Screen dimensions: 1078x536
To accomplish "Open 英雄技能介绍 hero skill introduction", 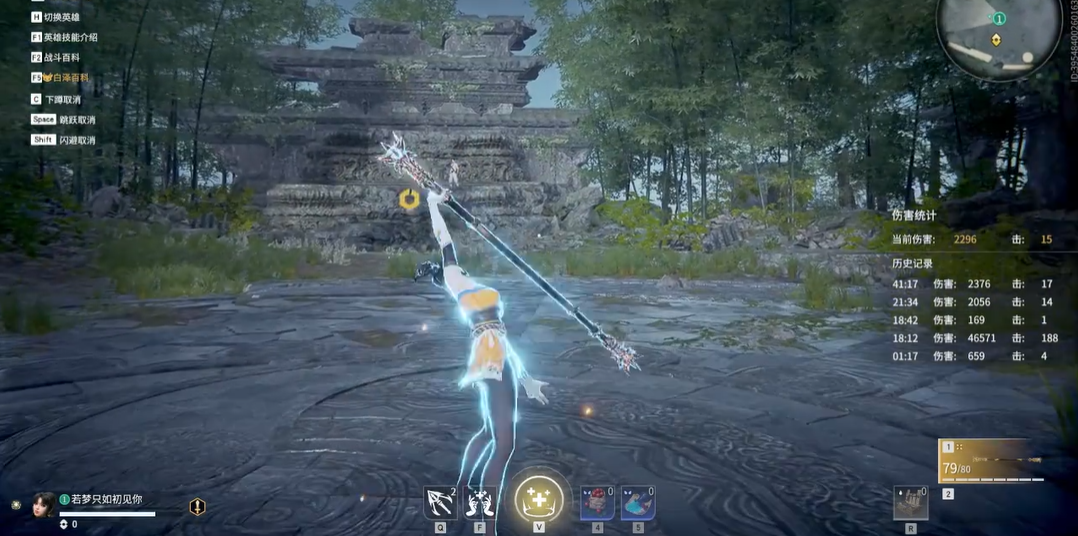I will (70, 37).
